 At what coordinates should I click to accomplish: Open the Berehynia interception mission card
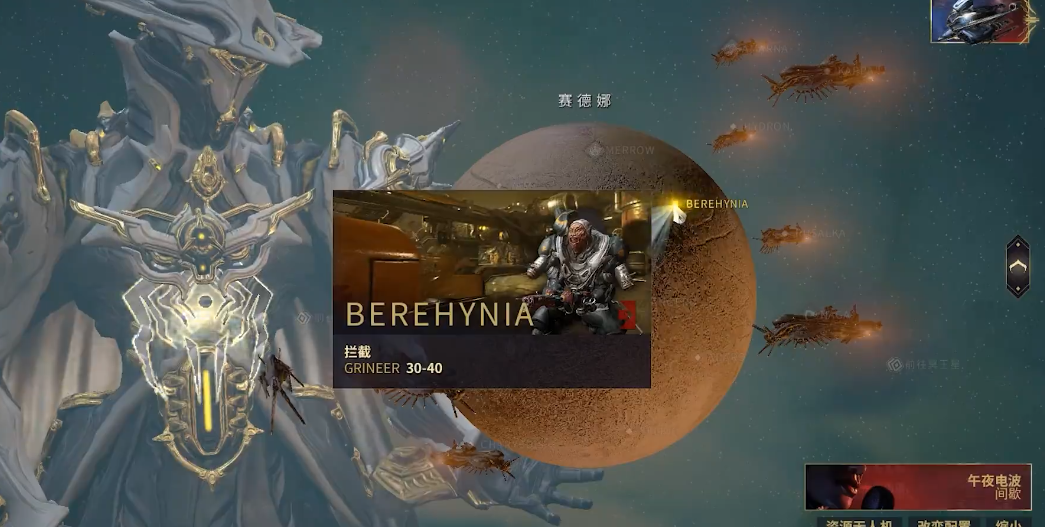(491, 289)
